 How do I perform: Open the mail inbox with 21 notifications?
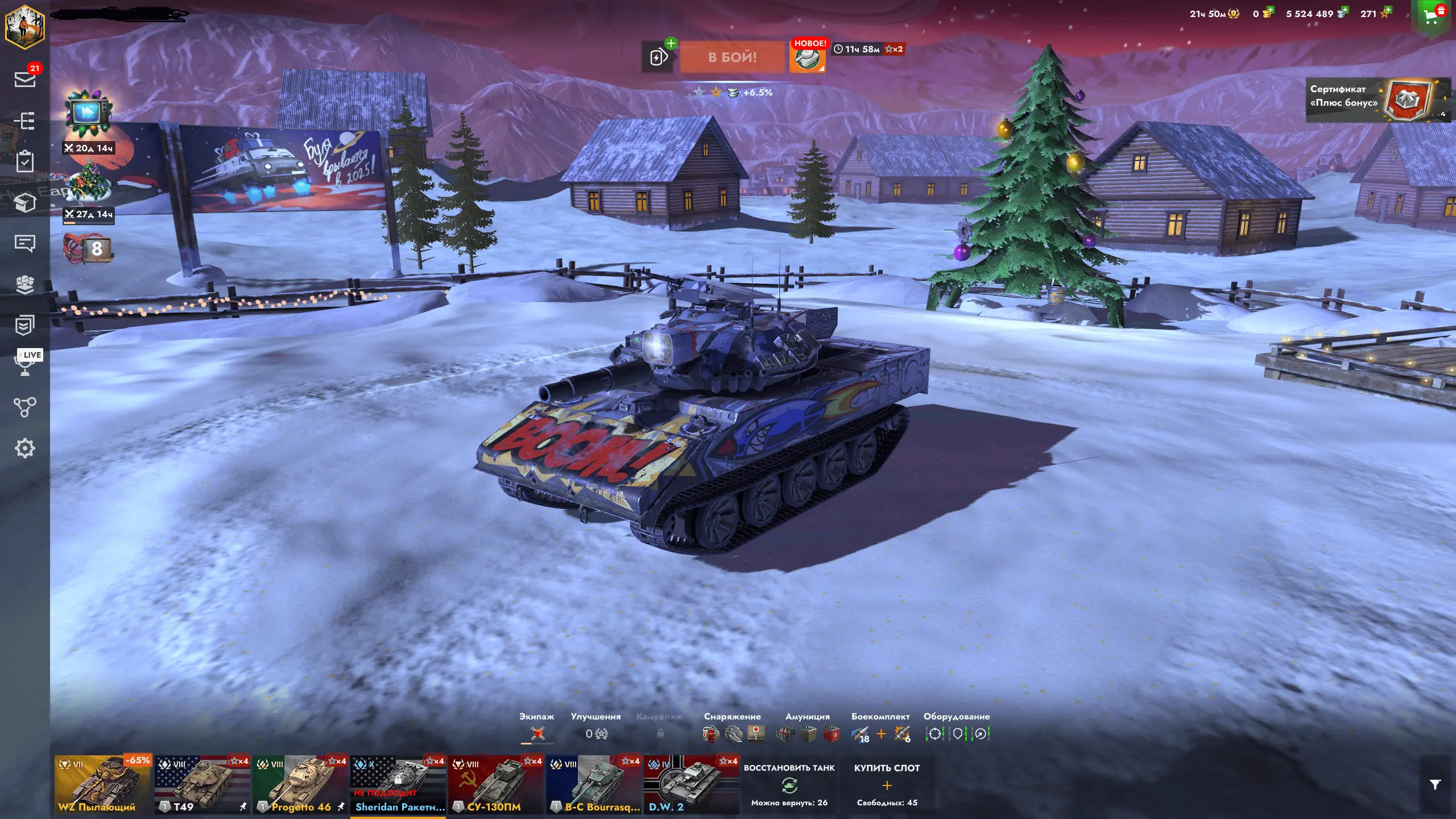point(25,79)
